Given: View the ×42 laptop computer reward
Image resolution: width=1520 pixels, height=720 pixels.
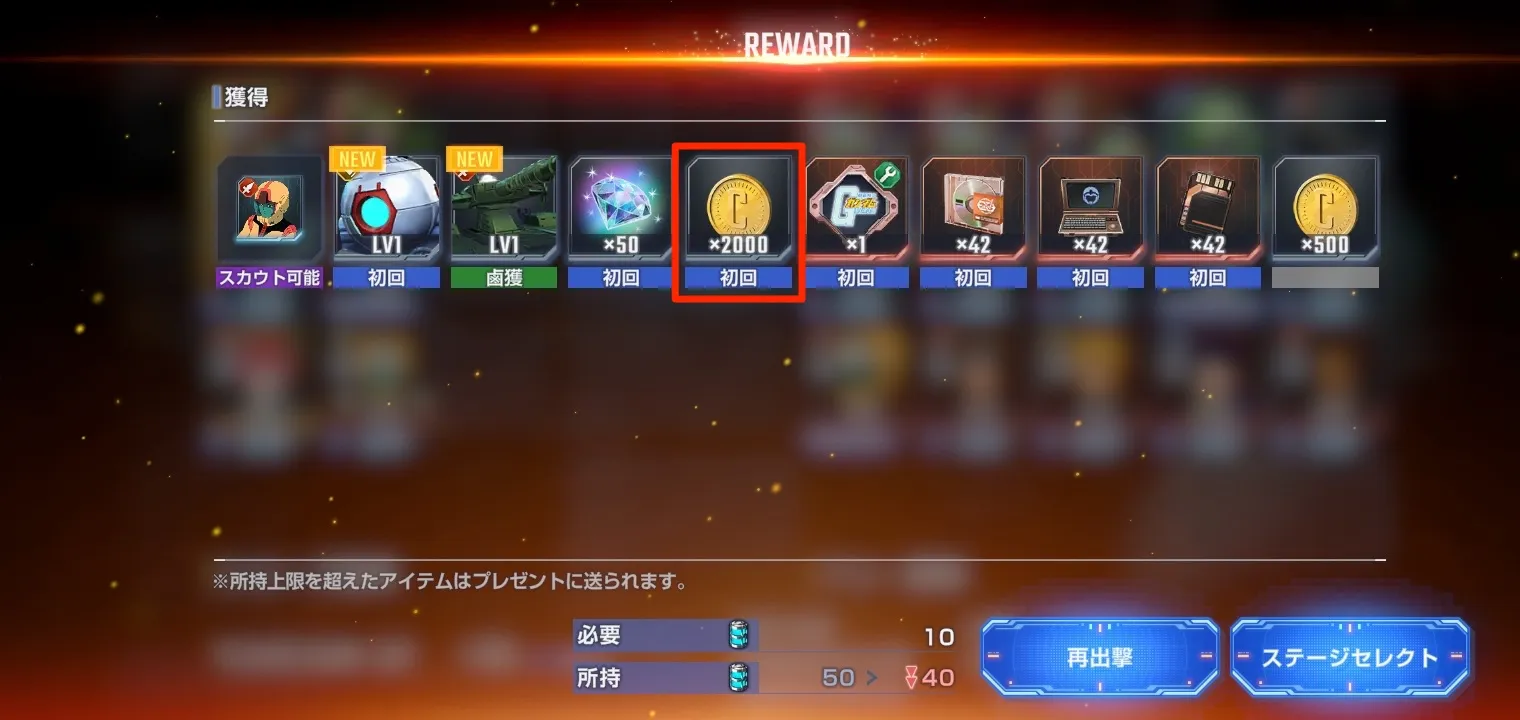Looking at the screenshot, I should 1089,210.
